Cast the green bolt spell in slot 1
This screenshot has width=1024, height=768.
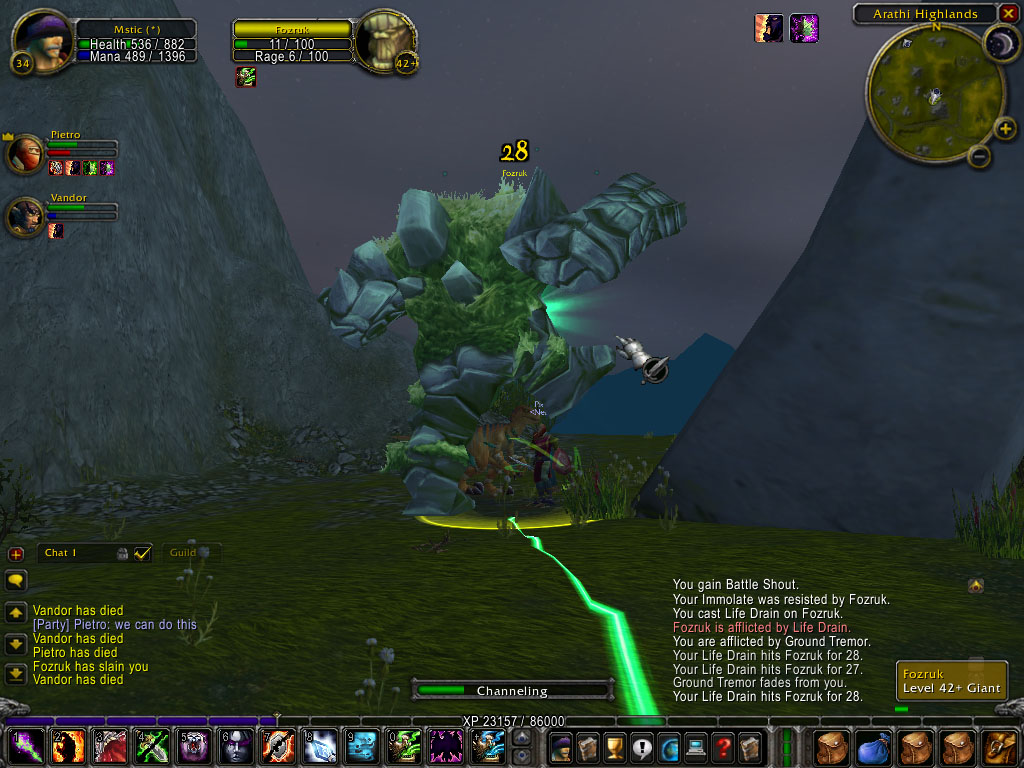click(x=26, y=747)
